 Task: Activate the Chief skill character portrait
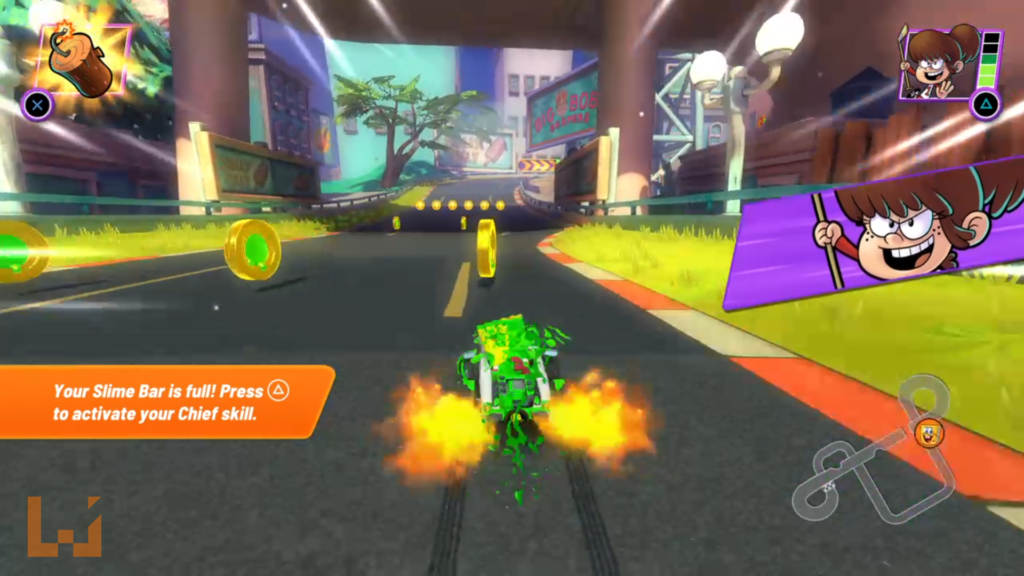click(x=939, y=61)
